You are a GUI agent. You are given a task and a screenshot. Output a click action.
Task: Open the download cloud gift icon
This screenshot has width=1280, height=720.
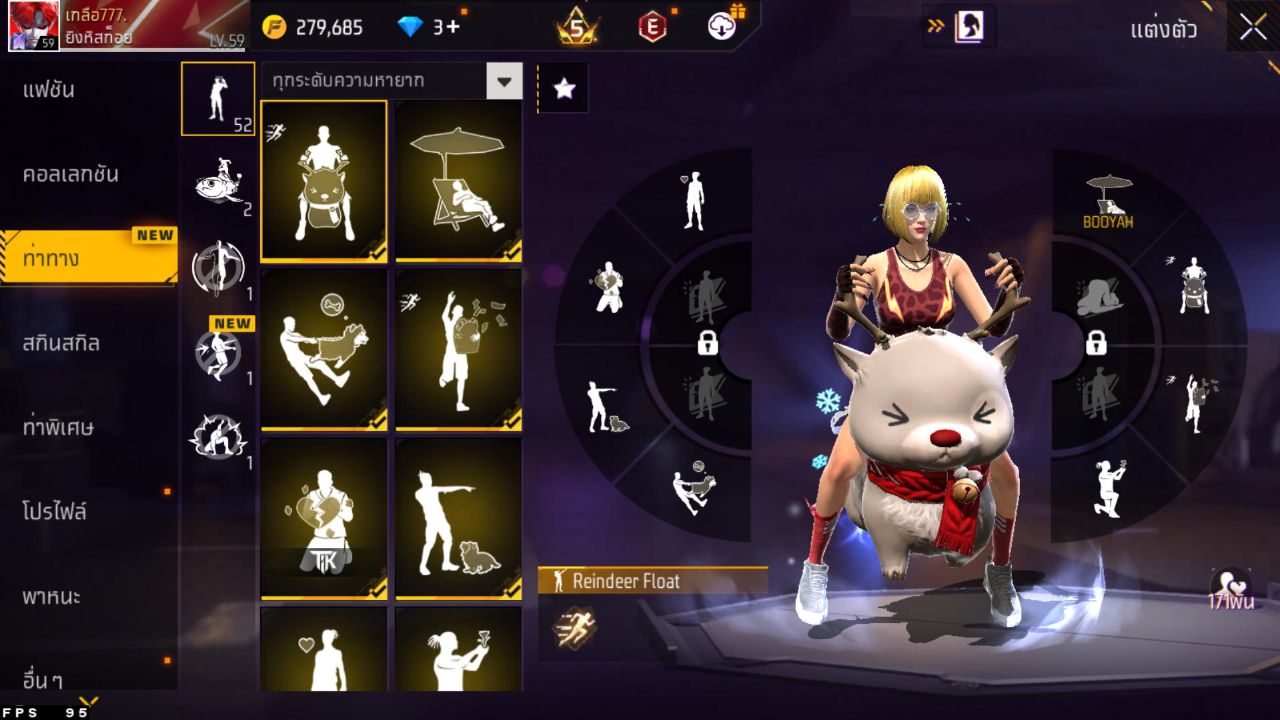tap(722, 26)
